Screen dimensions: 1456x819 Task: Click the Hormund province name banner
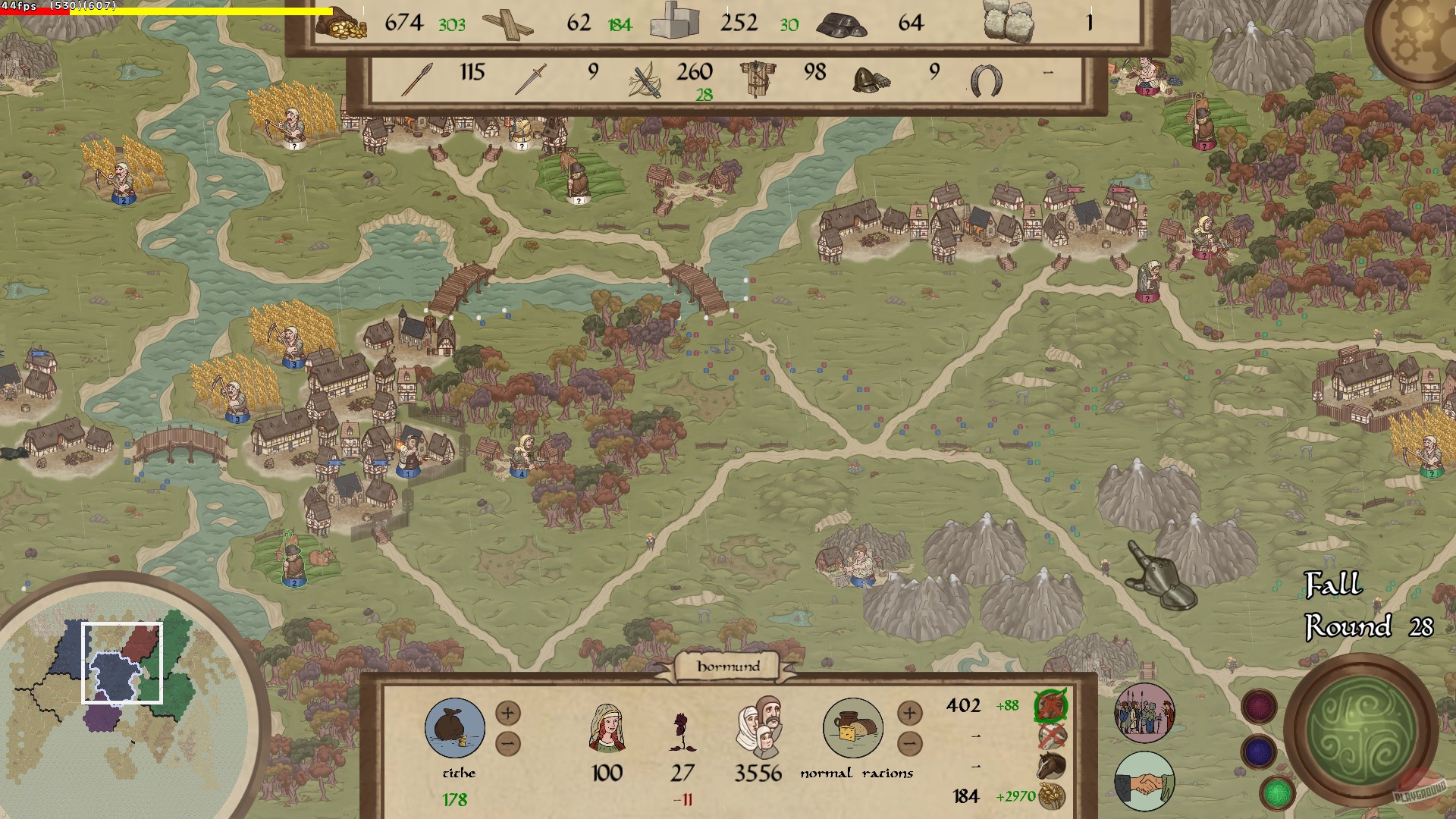pyautogui.click(x=728, y=667)
